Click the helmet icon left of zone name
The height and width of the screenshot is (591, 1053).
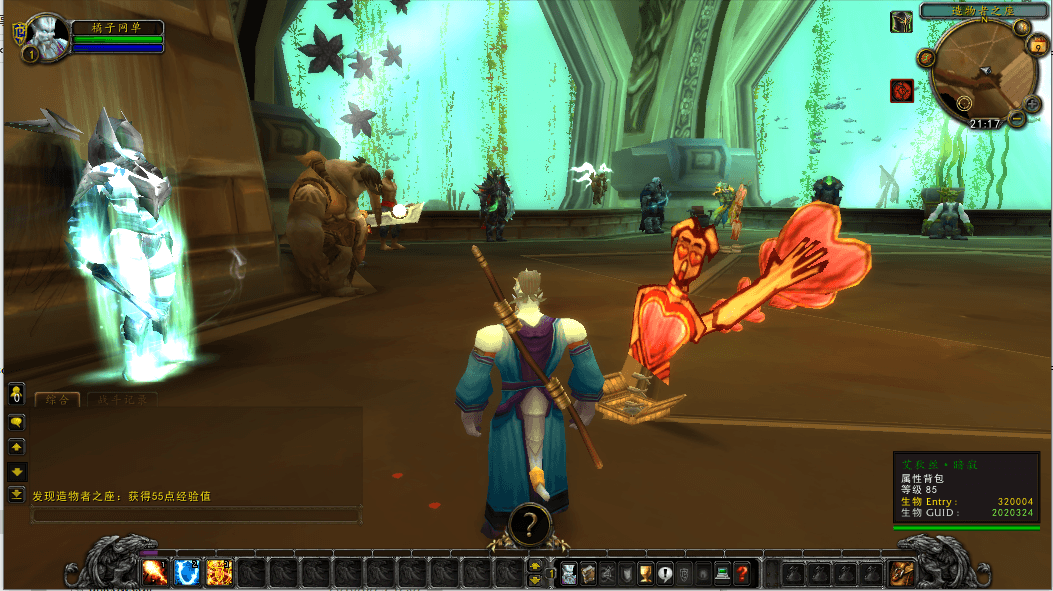(901, 21)
